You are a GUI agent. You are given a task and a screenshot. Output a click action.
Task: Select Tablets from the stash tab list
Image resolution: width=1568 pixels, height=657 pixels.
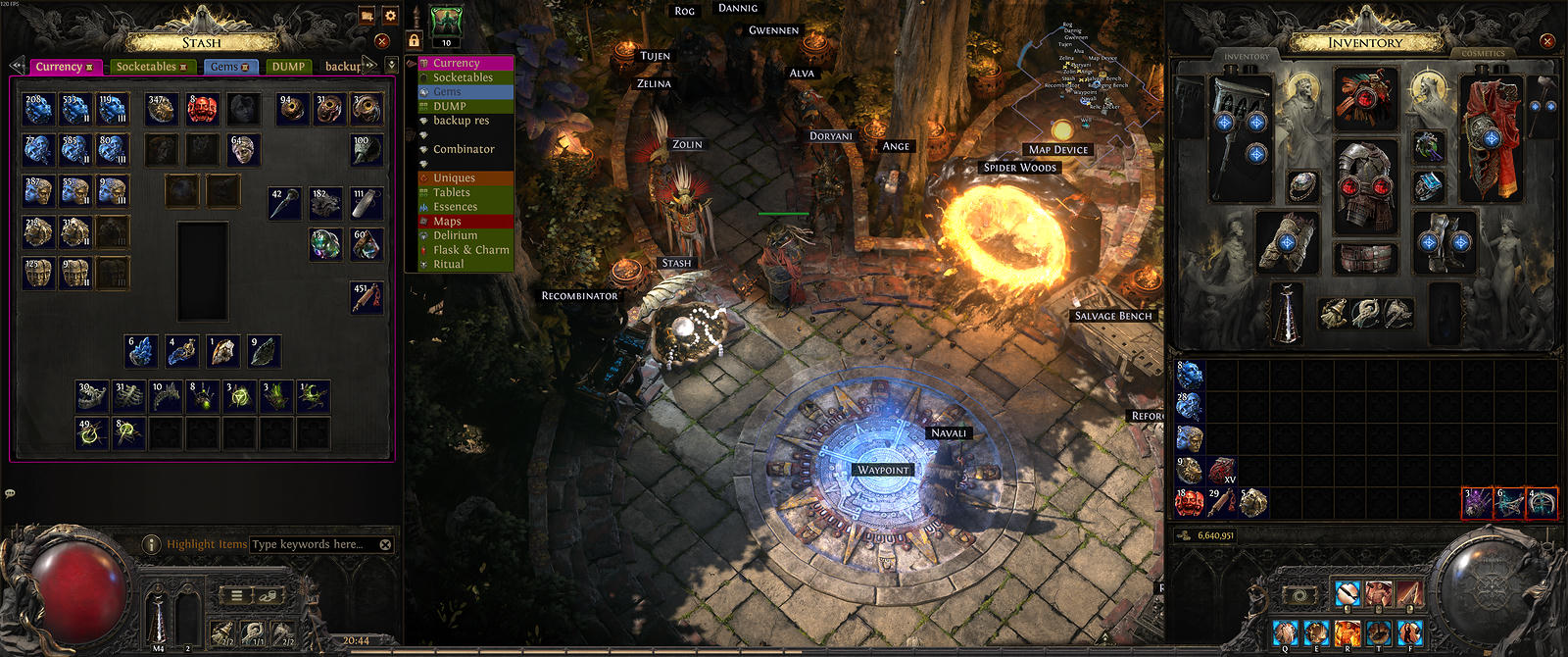point(451,192)
